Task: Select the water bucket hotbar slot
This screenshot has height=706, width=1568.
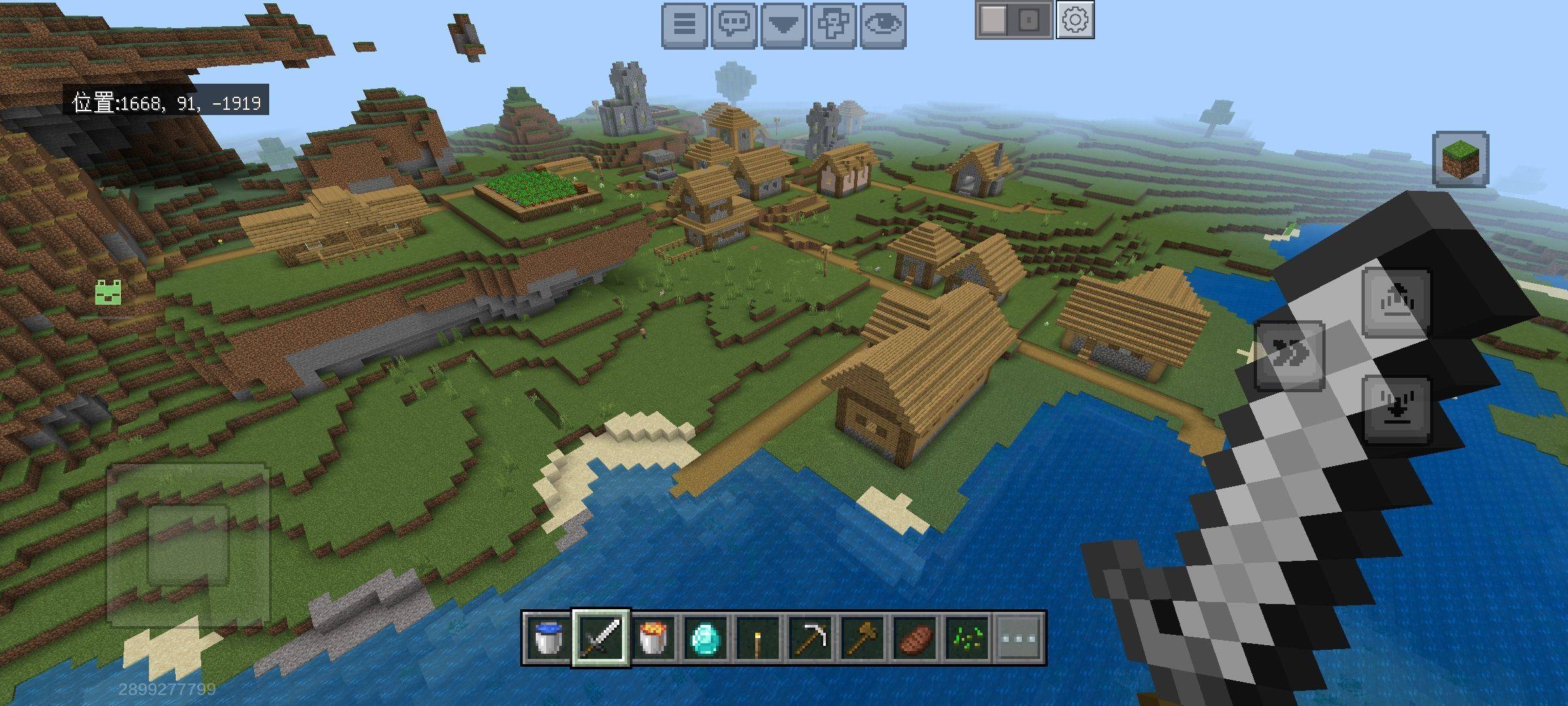Action: (x=547, y=637)
